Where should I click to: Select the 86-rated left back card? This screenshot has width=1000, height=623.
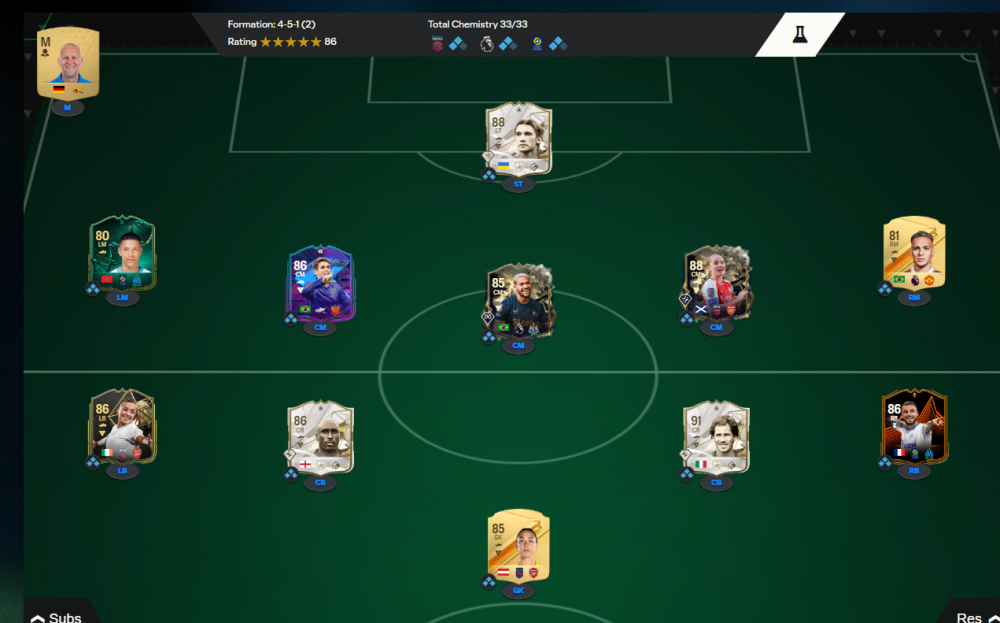tap(122, 426)
